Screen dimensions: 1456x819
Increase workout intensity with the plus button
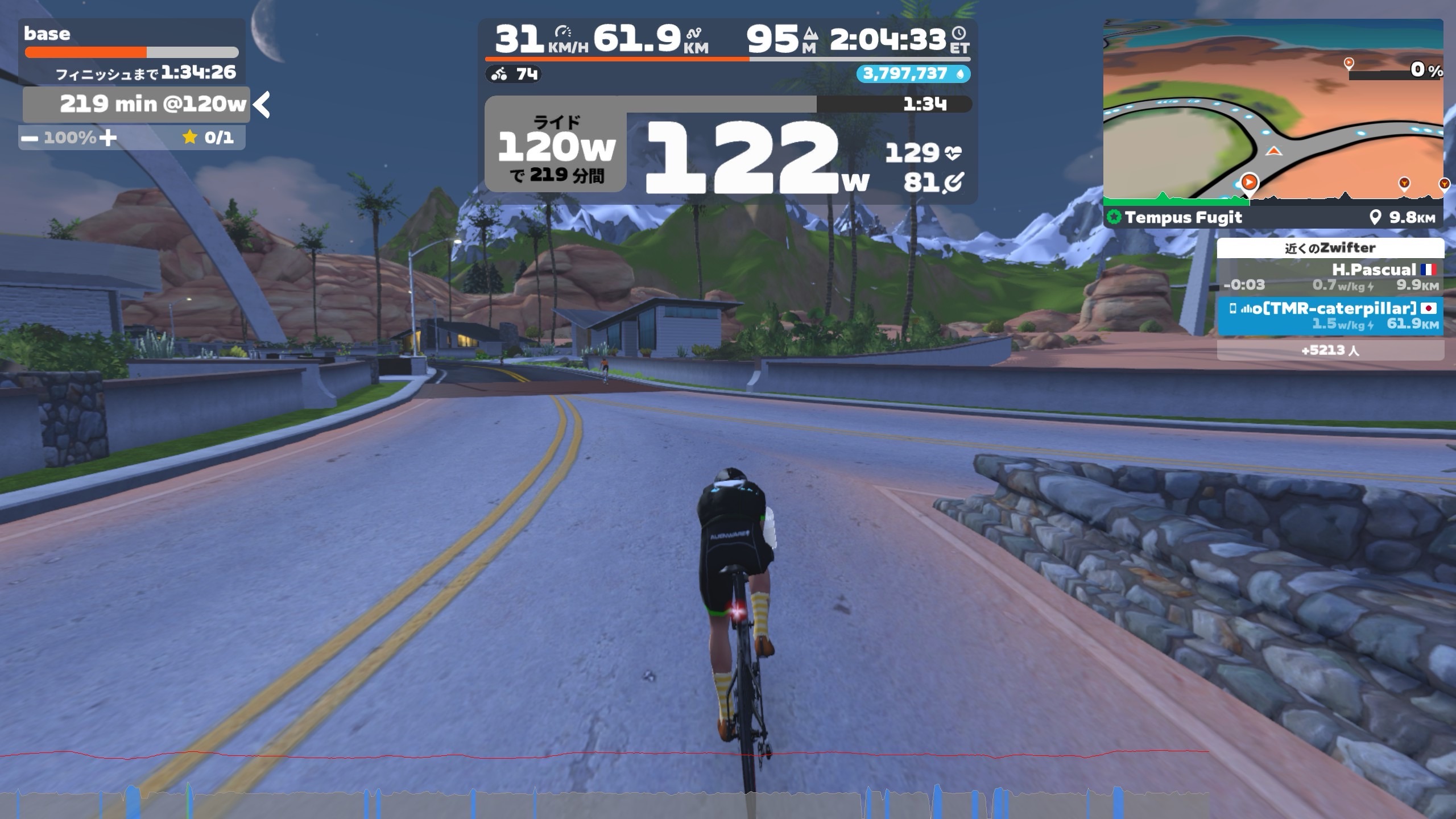click(108, 138)
